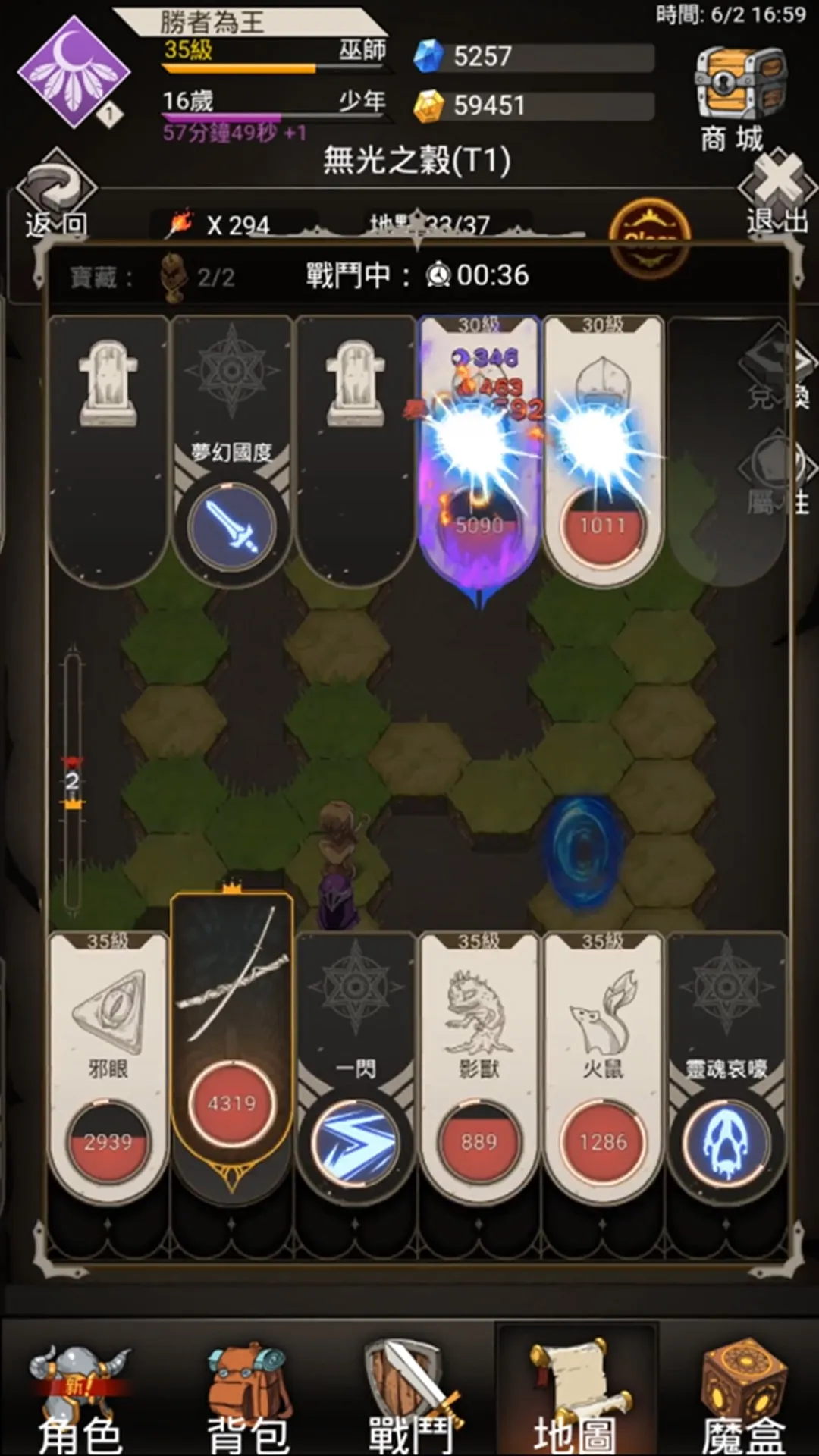This screenshot has width=819, height=1456.
Task: Click the gold coin currency icon
Action: pos(428,105)
